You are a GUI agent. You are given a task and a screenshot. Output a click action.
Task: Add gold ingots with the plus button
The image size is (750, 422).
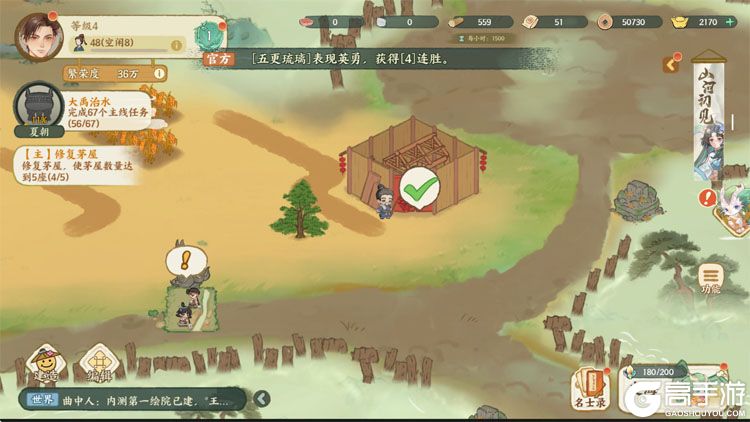pos(730,21)
